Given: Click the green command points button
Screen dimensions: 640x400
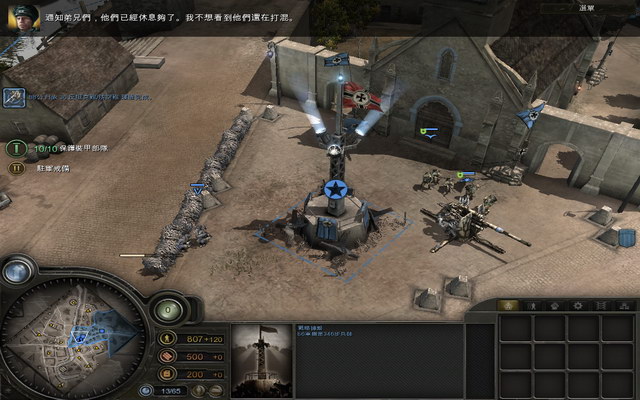Looking at the screenshot, I should click(x=167, y=310).
